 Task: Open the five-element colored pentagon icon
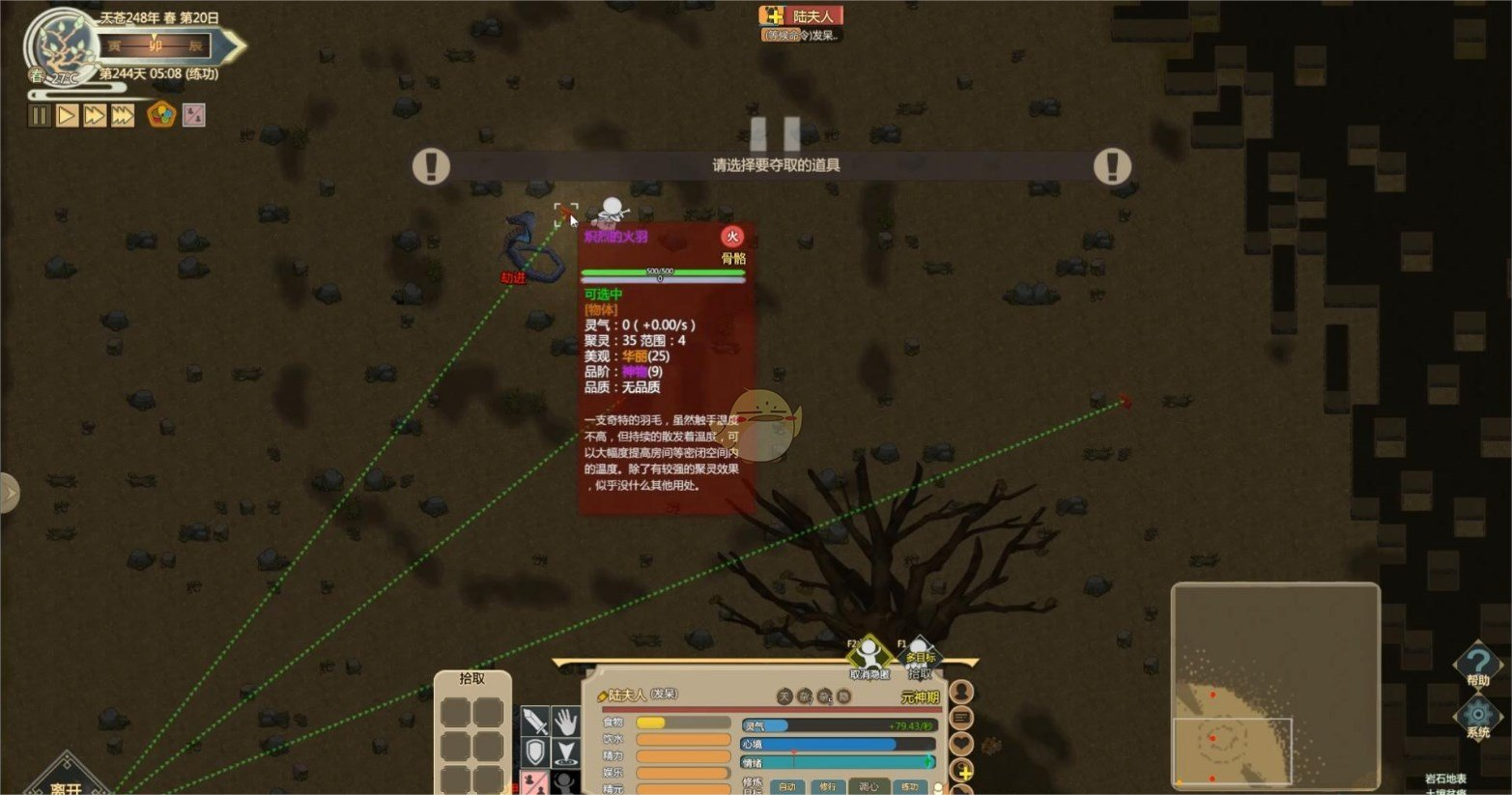pyautogui.click(x=160, y=115)
